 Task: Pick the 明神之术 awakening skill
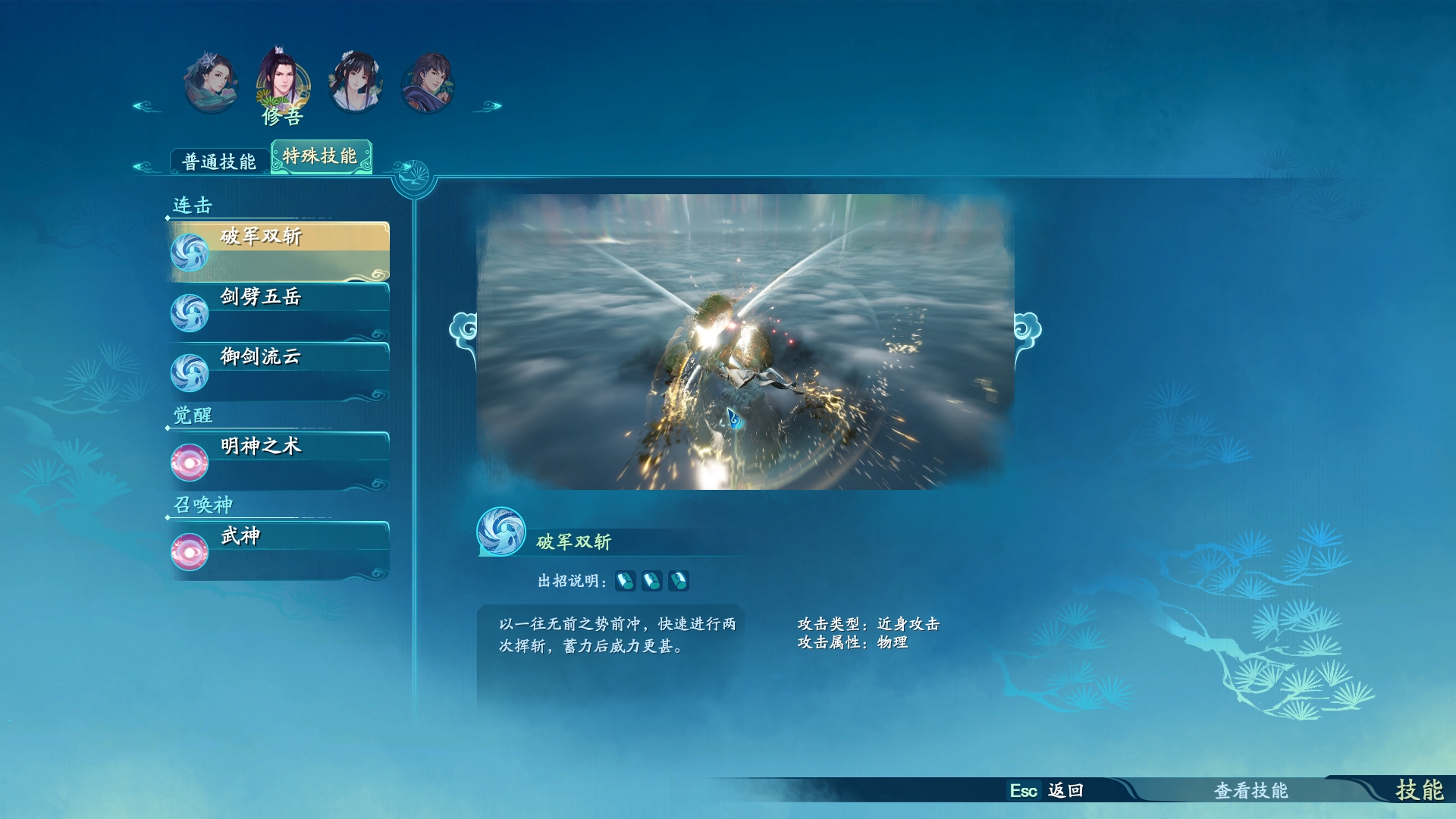279,460
